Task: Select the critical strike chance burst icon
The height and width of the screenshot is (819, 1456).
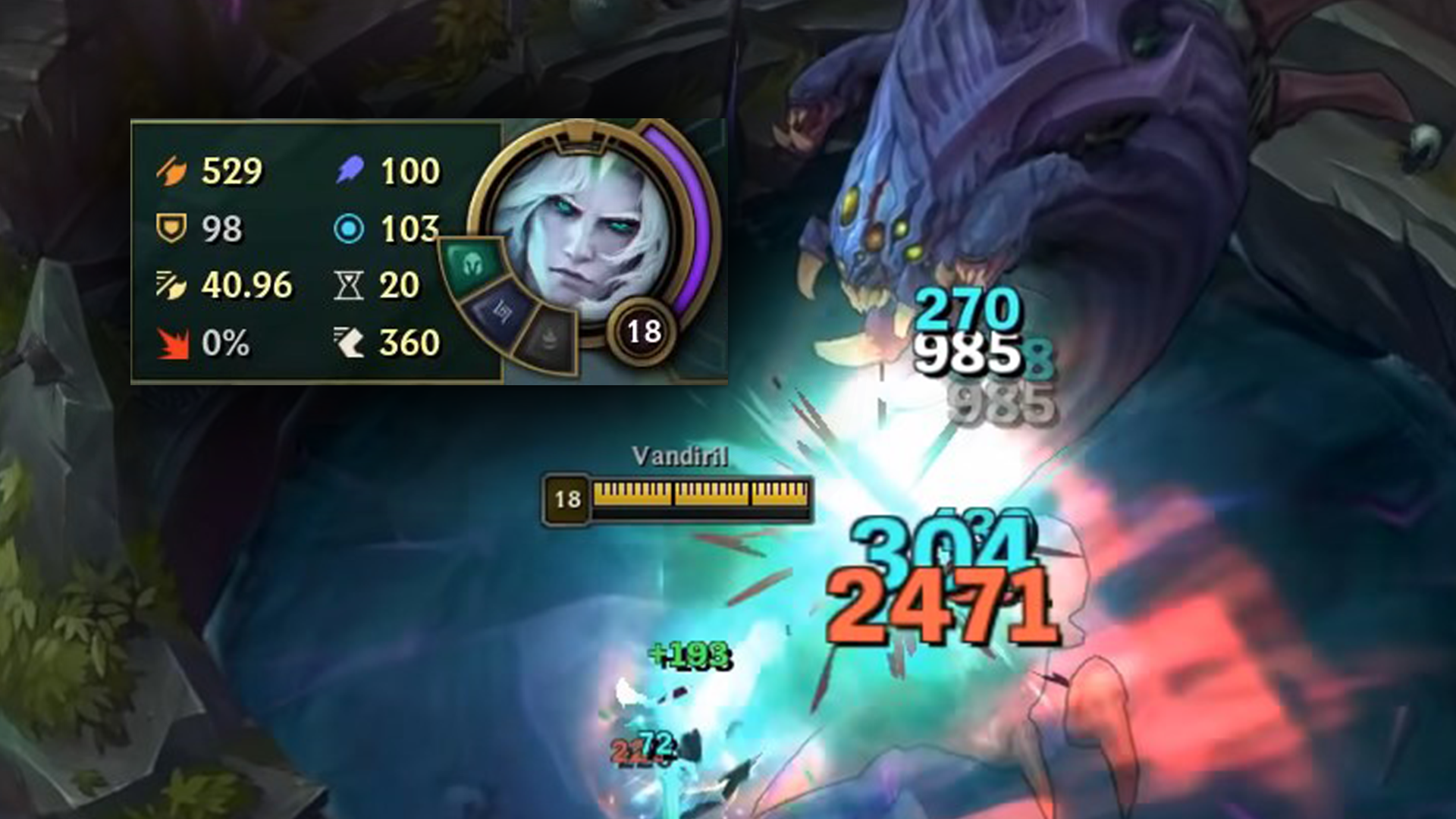Action: 172,343
